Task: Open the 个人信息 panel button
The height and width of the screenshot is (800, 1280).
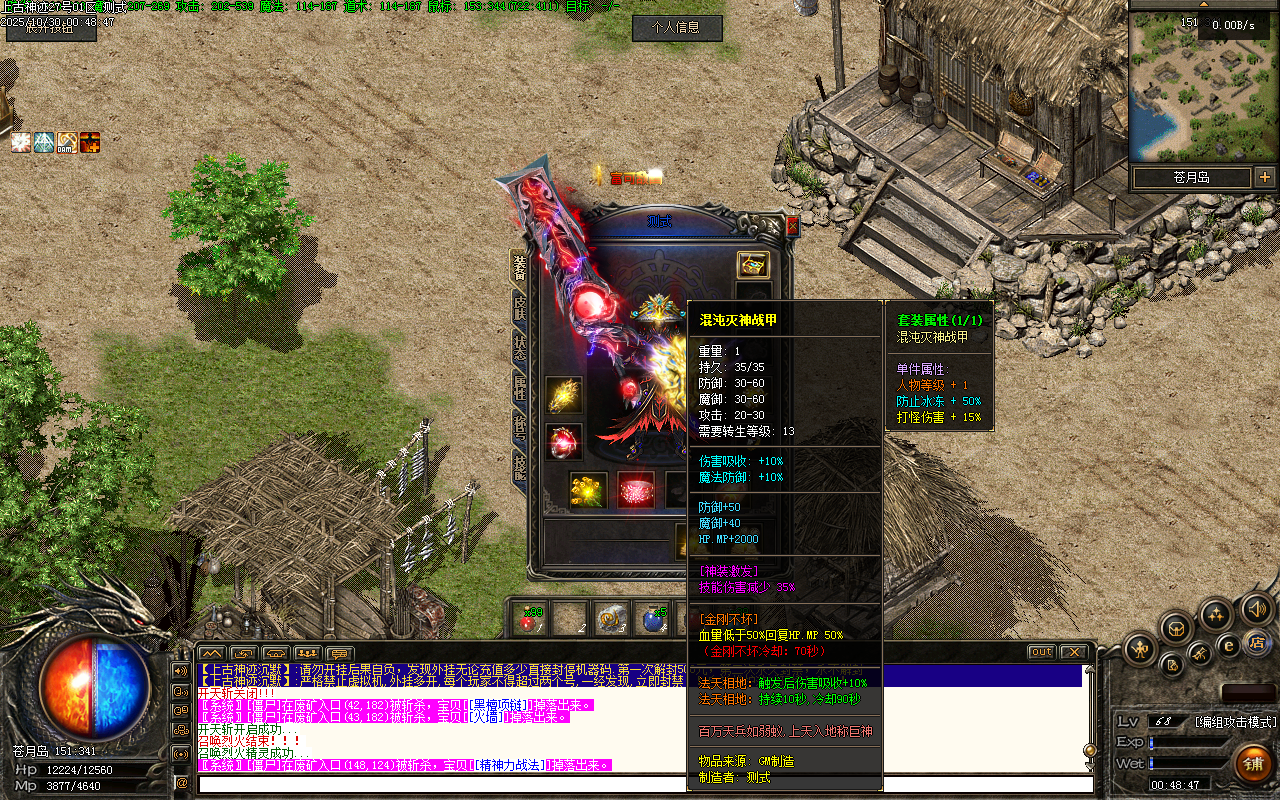Action: 677,28
